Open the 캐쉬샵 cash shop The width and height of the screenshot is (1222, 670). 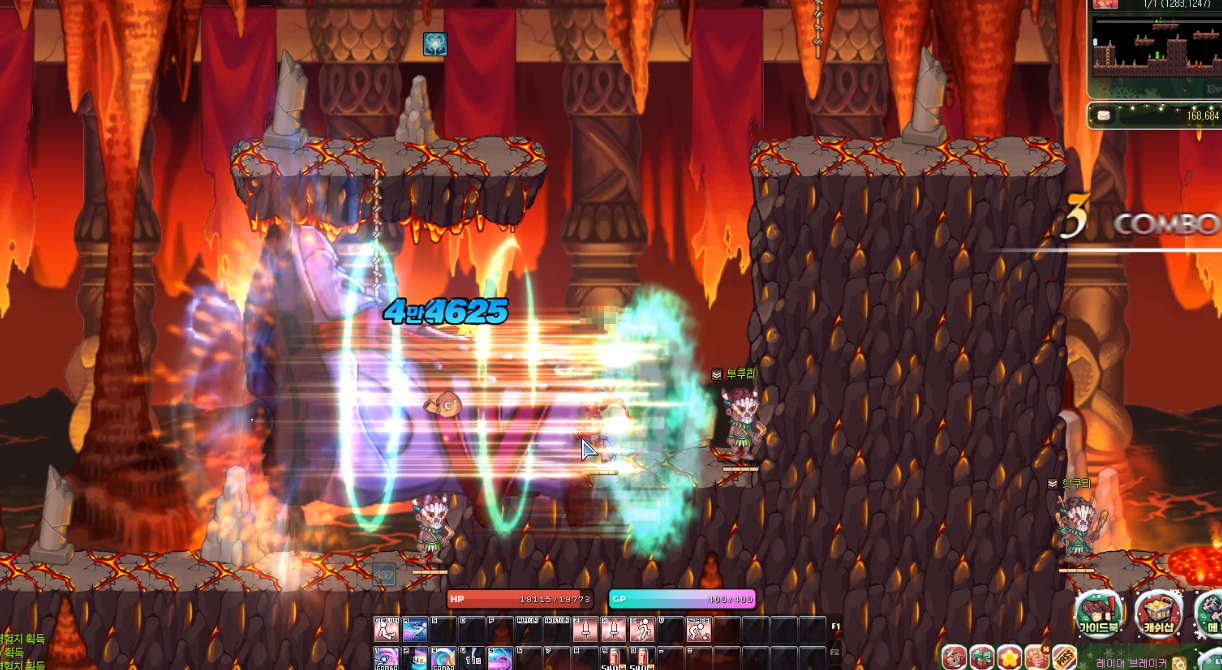tap(1158, 613)
